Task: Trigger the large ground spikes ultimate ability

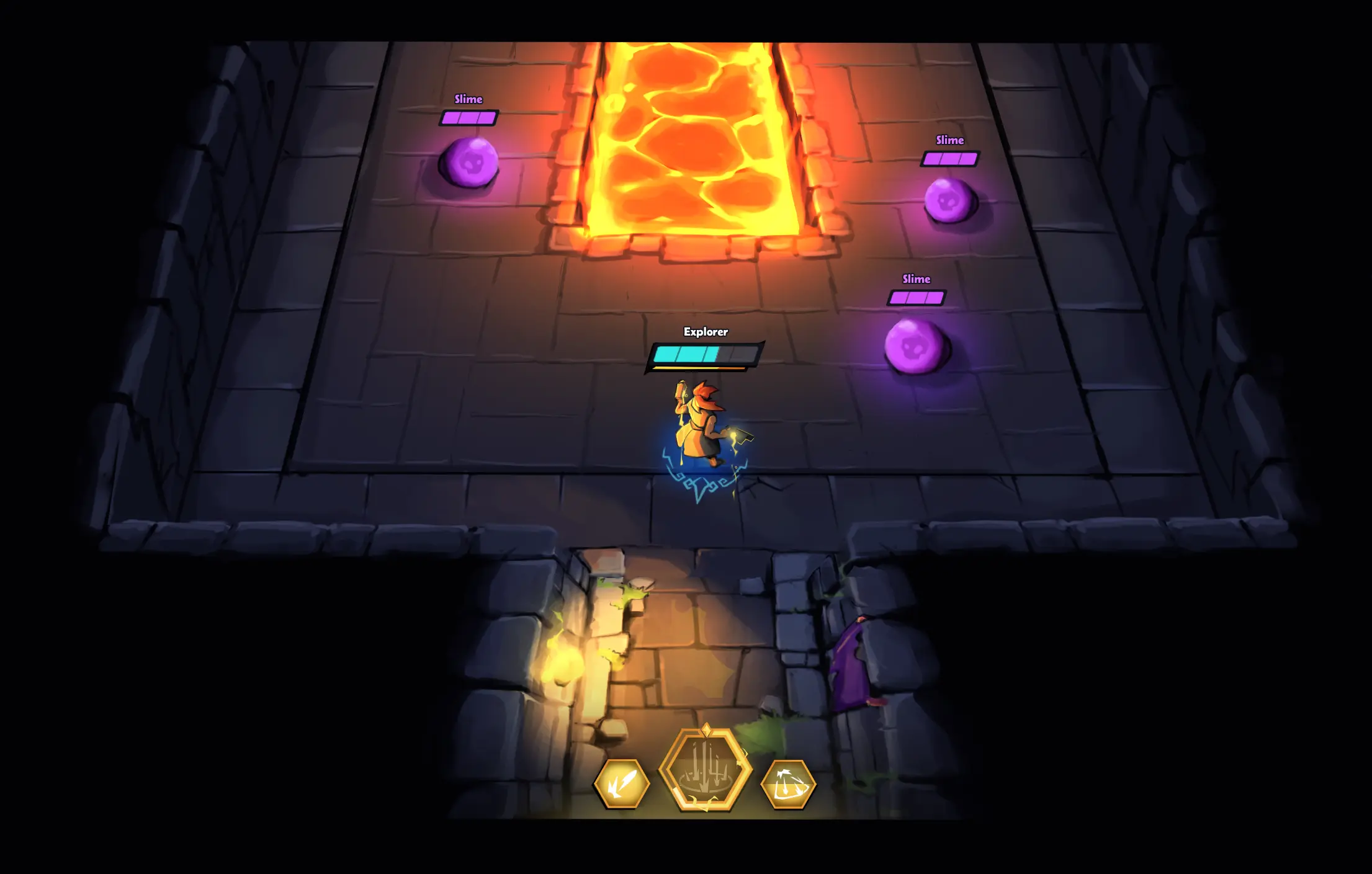Action: (x=706, y=770)
